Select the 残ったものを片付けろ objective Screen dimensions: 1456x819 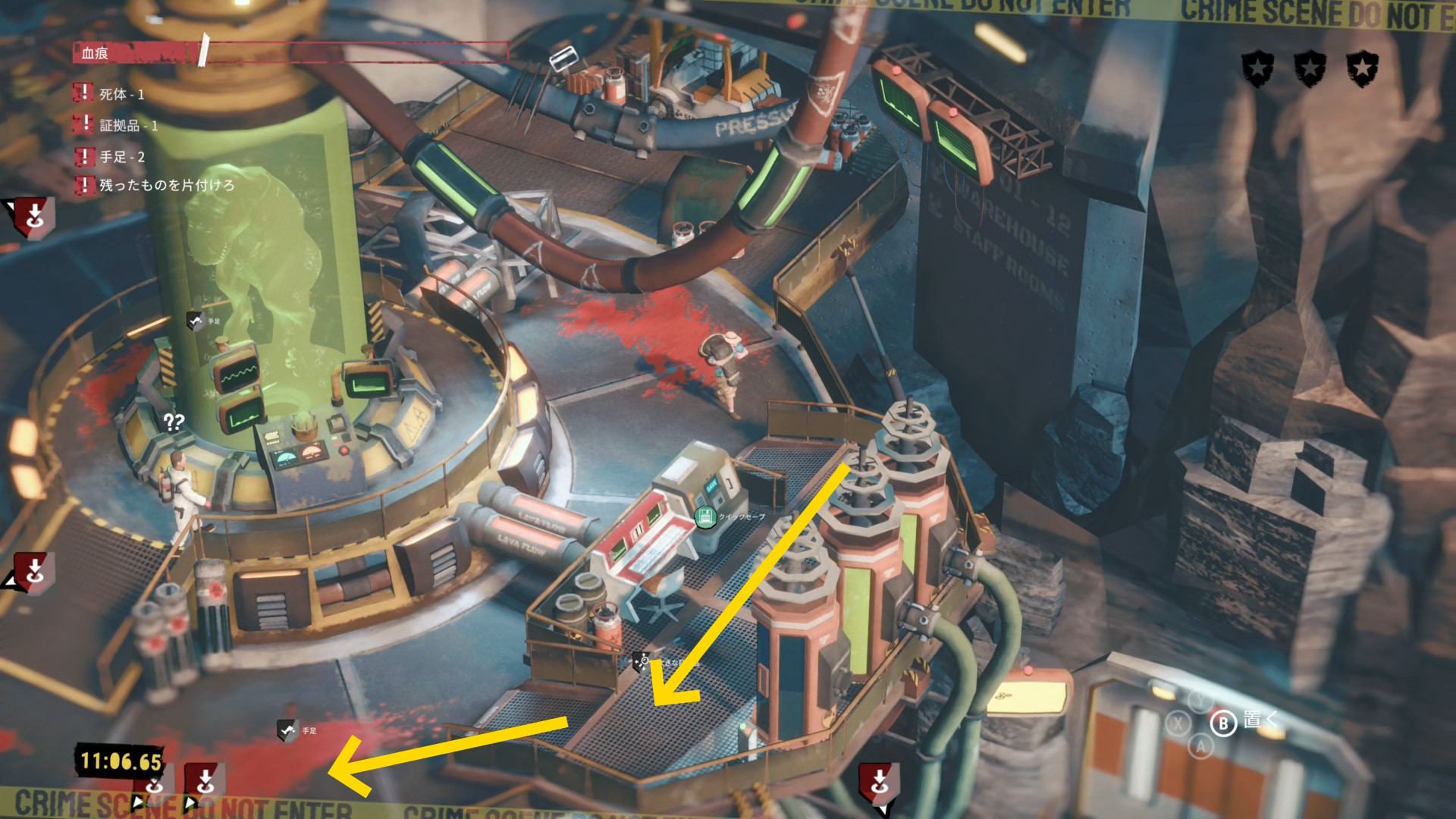166,185
